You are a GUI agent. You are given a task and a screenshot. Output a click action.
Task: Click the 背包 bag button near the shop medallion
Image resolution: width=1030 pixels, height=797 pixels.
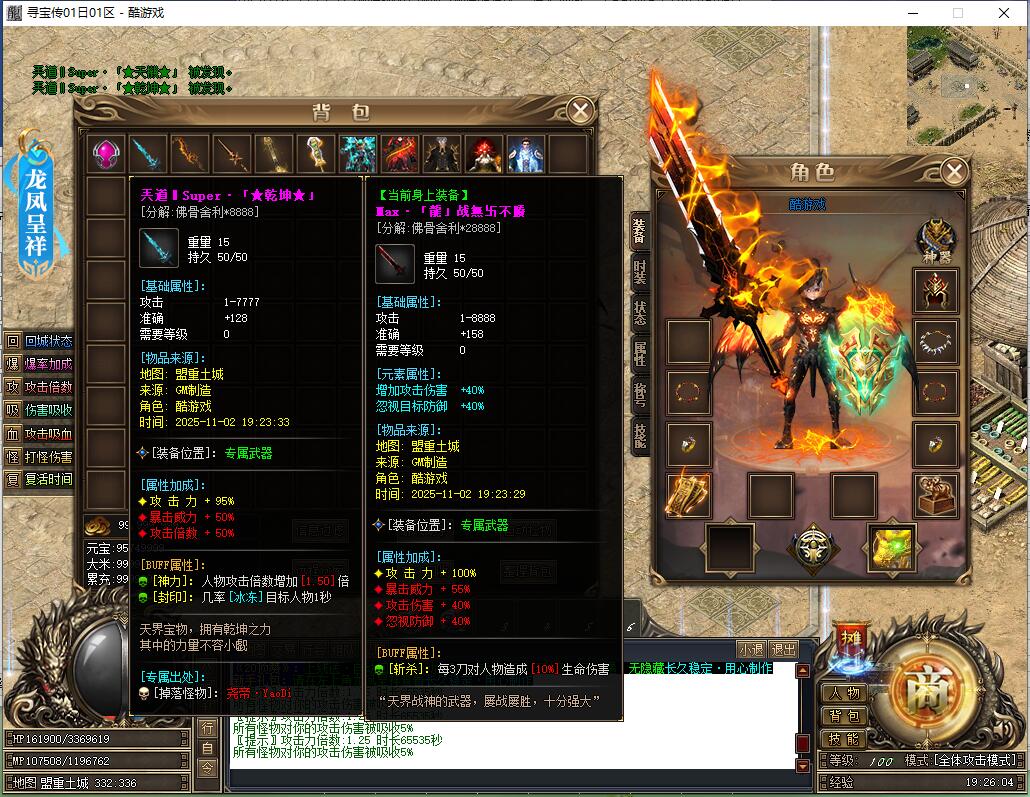coord(844,716)
